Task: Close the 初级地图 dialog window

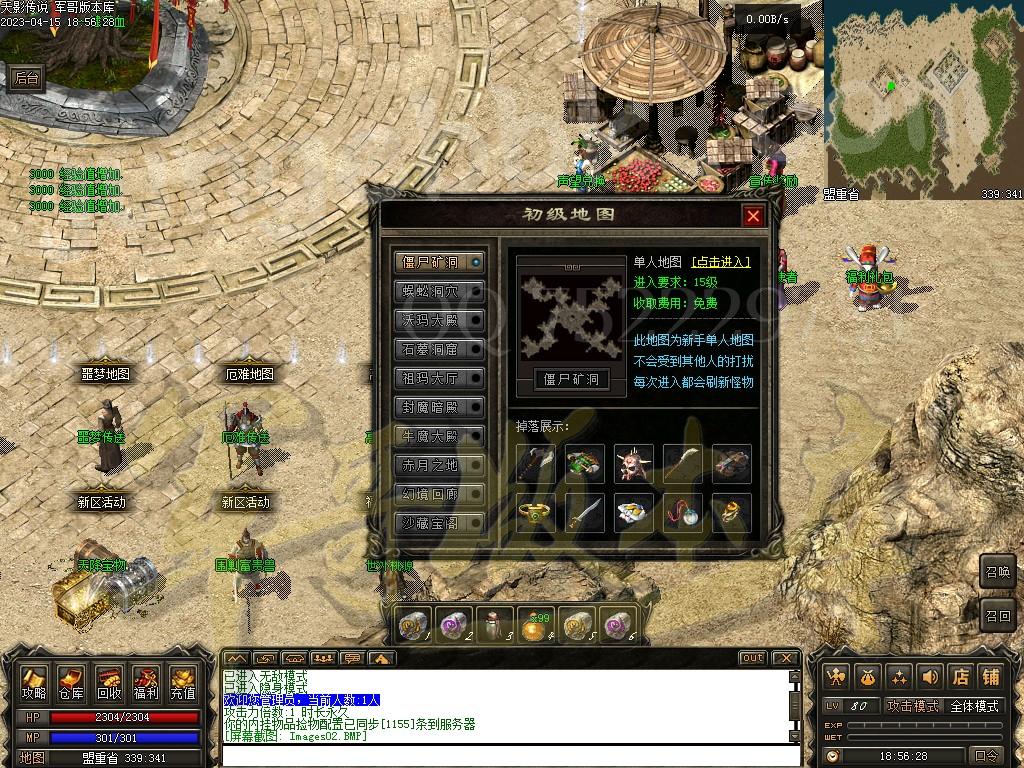Action: 753,216
